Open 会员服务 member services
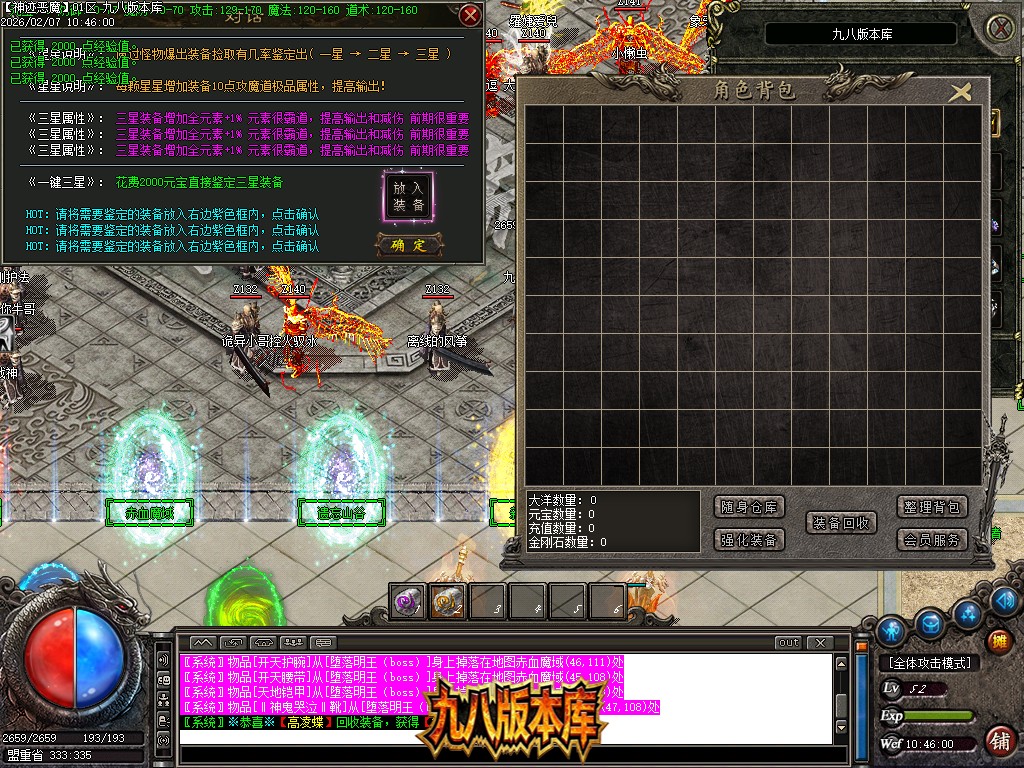This screenshot has height=768, width=1024. point(931,540)
